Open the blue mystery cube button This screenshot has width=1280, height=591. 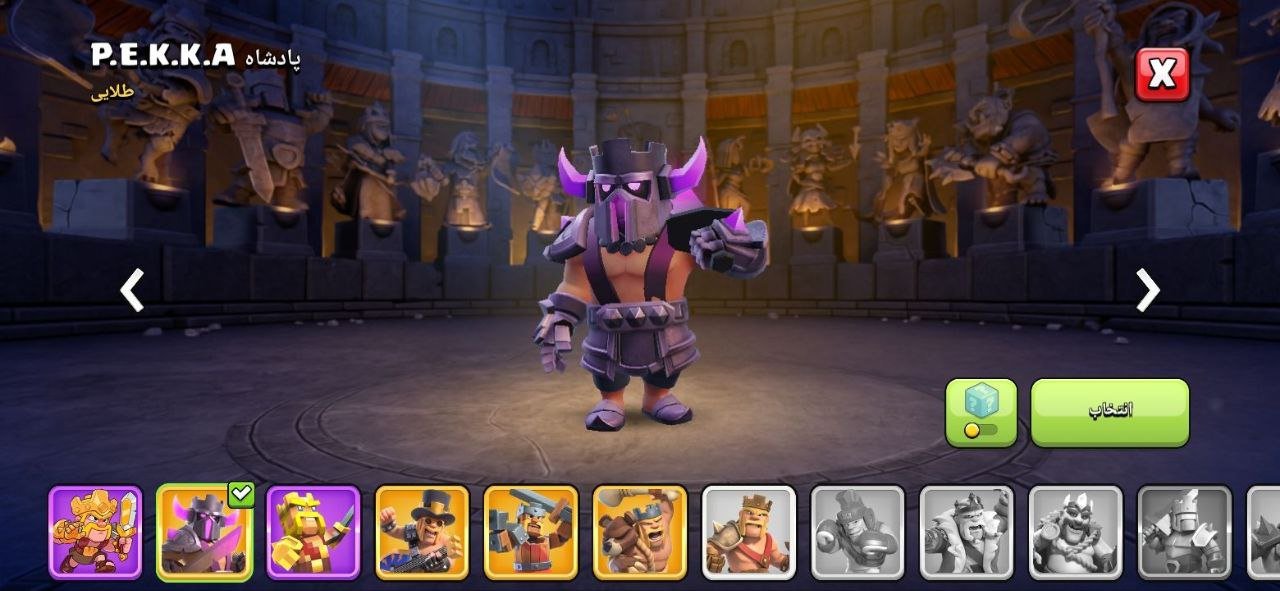(981, 412)
